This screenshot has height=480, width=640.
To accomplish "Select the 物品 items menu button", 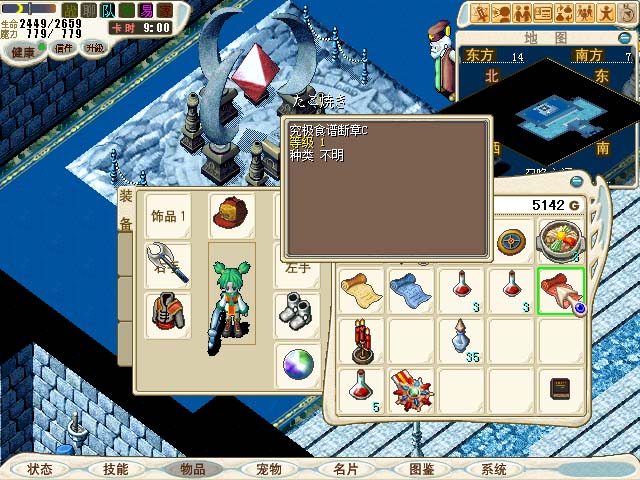I will point(192,468).
